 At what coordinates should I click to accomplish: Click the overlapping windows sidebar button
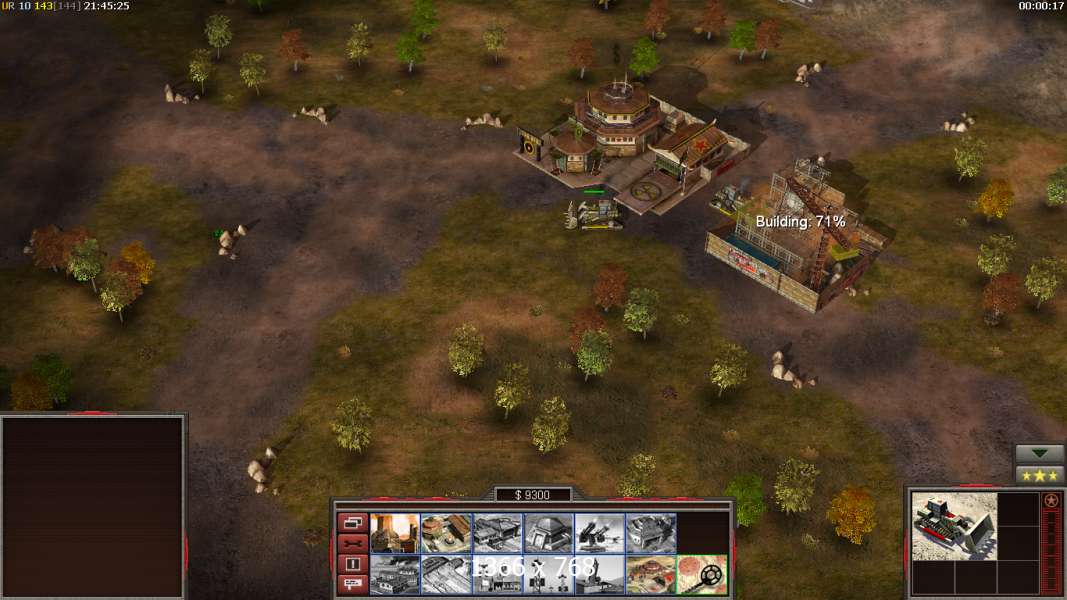point(352,522)
